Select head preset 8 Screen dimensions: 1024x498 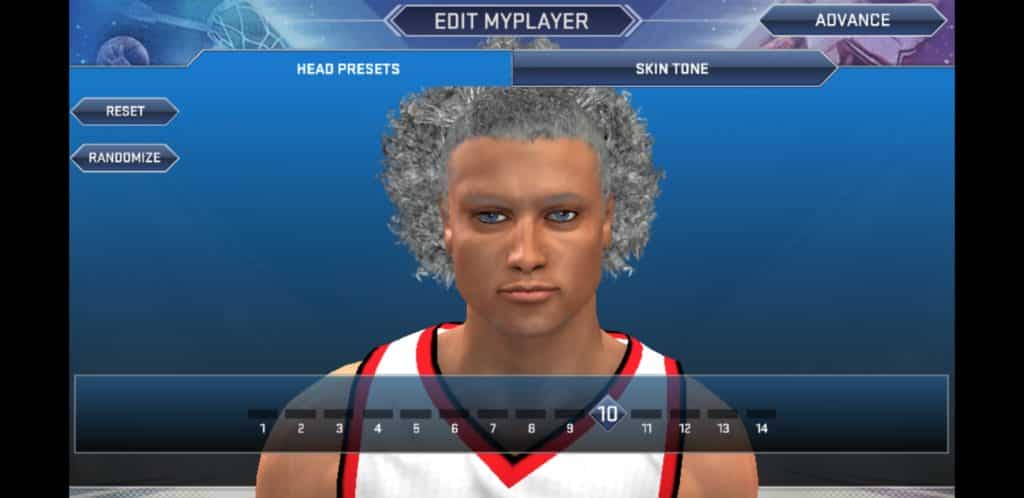tap(531, 420)
